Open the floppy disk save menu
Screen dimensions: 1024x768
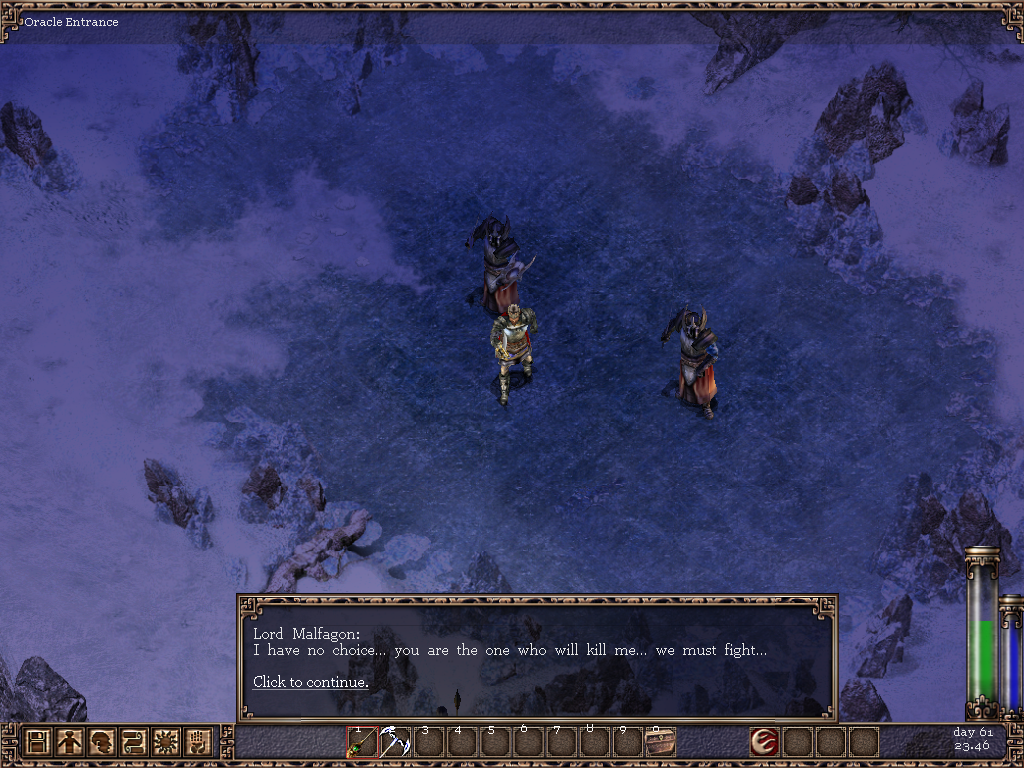(37, 742)
